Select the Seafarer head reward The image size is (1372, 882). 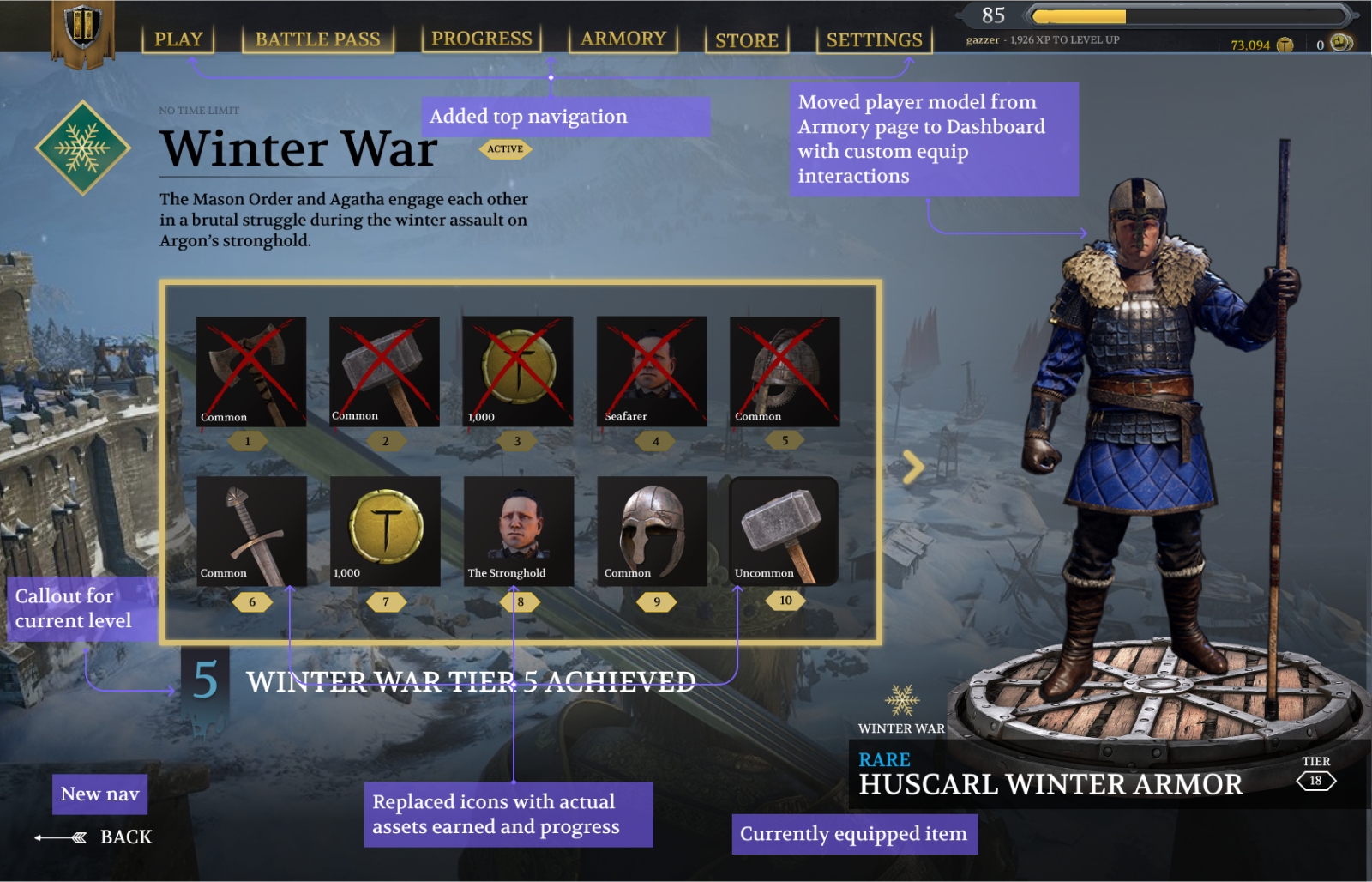(652, 372)
